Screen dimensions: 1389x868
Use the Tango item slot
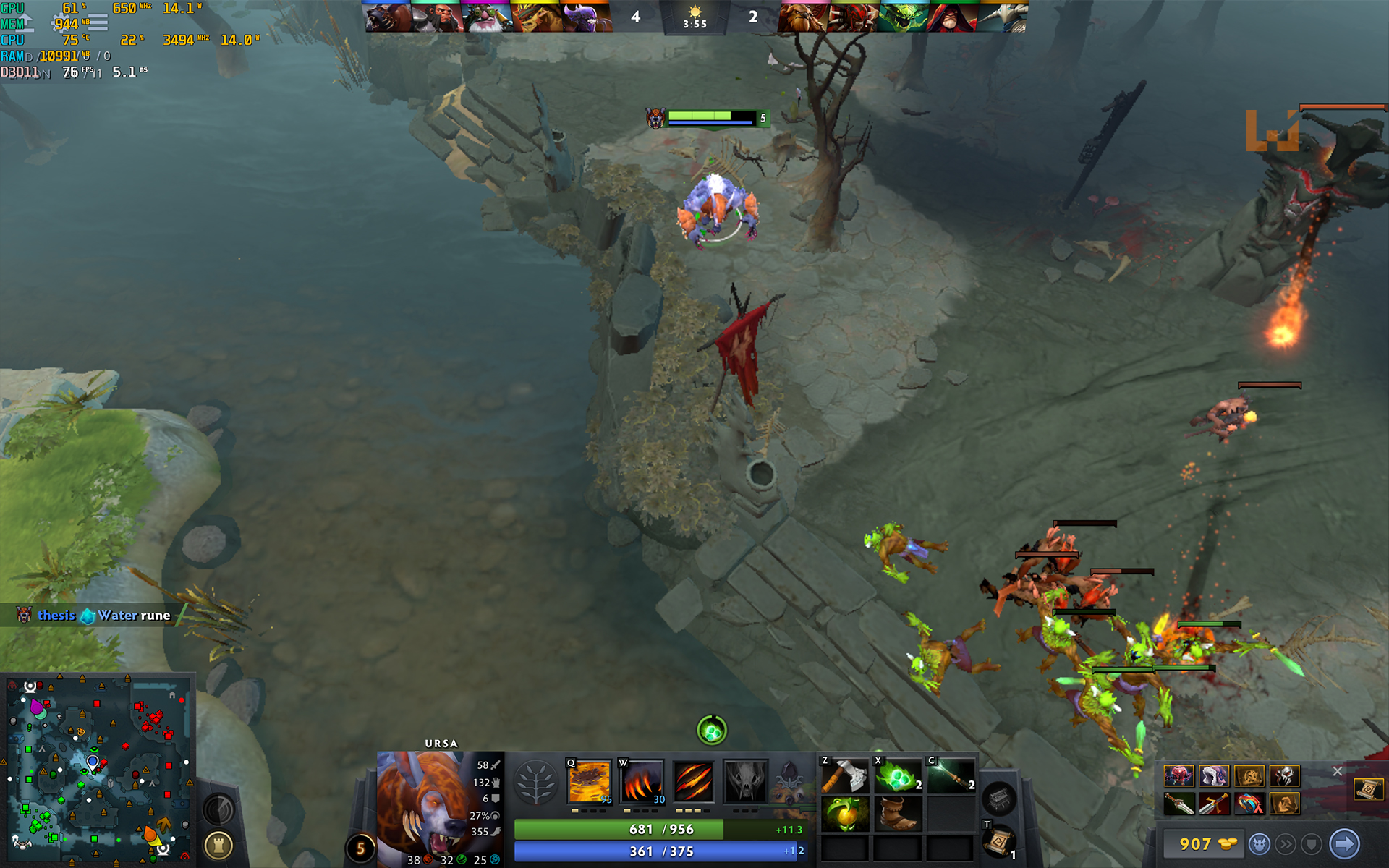(x=899, y=775)
